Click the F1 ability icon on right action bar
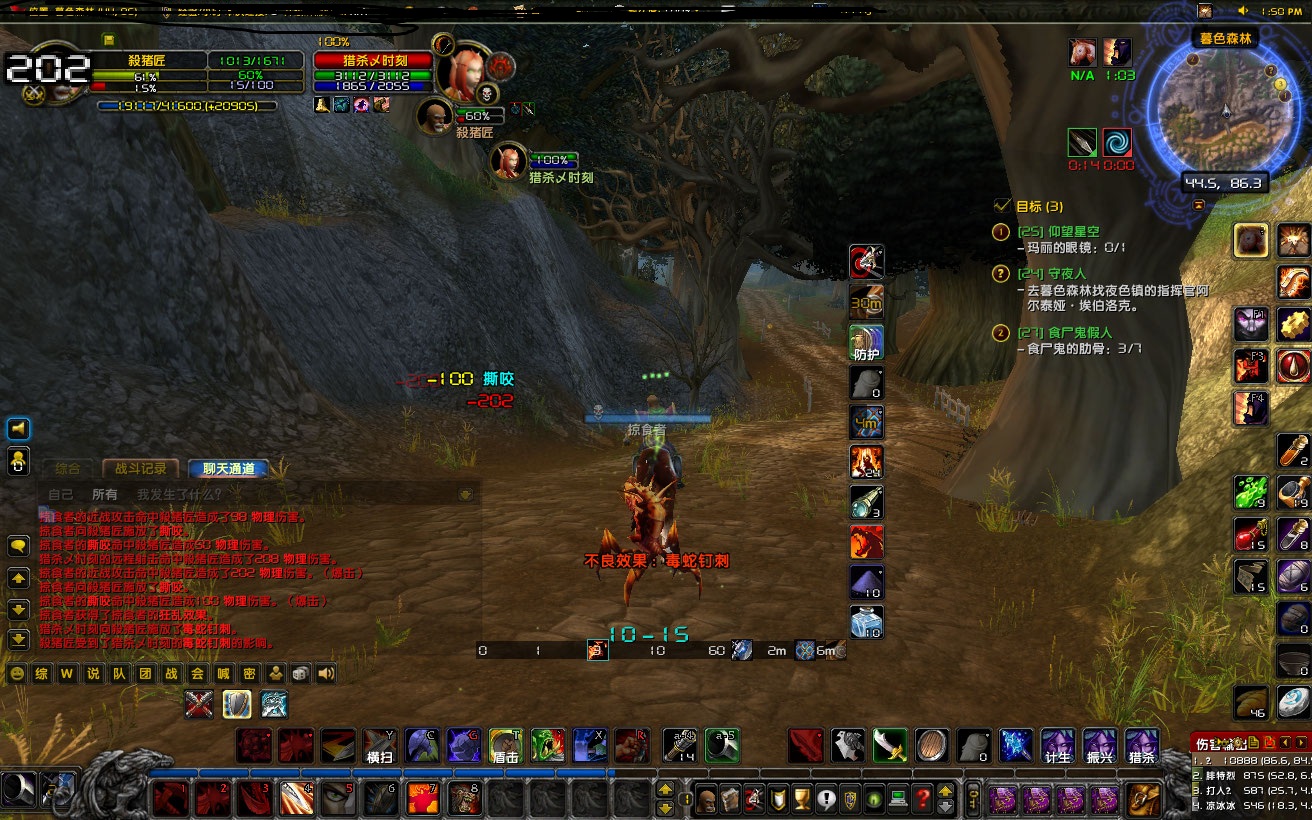 coord(1250,324)
